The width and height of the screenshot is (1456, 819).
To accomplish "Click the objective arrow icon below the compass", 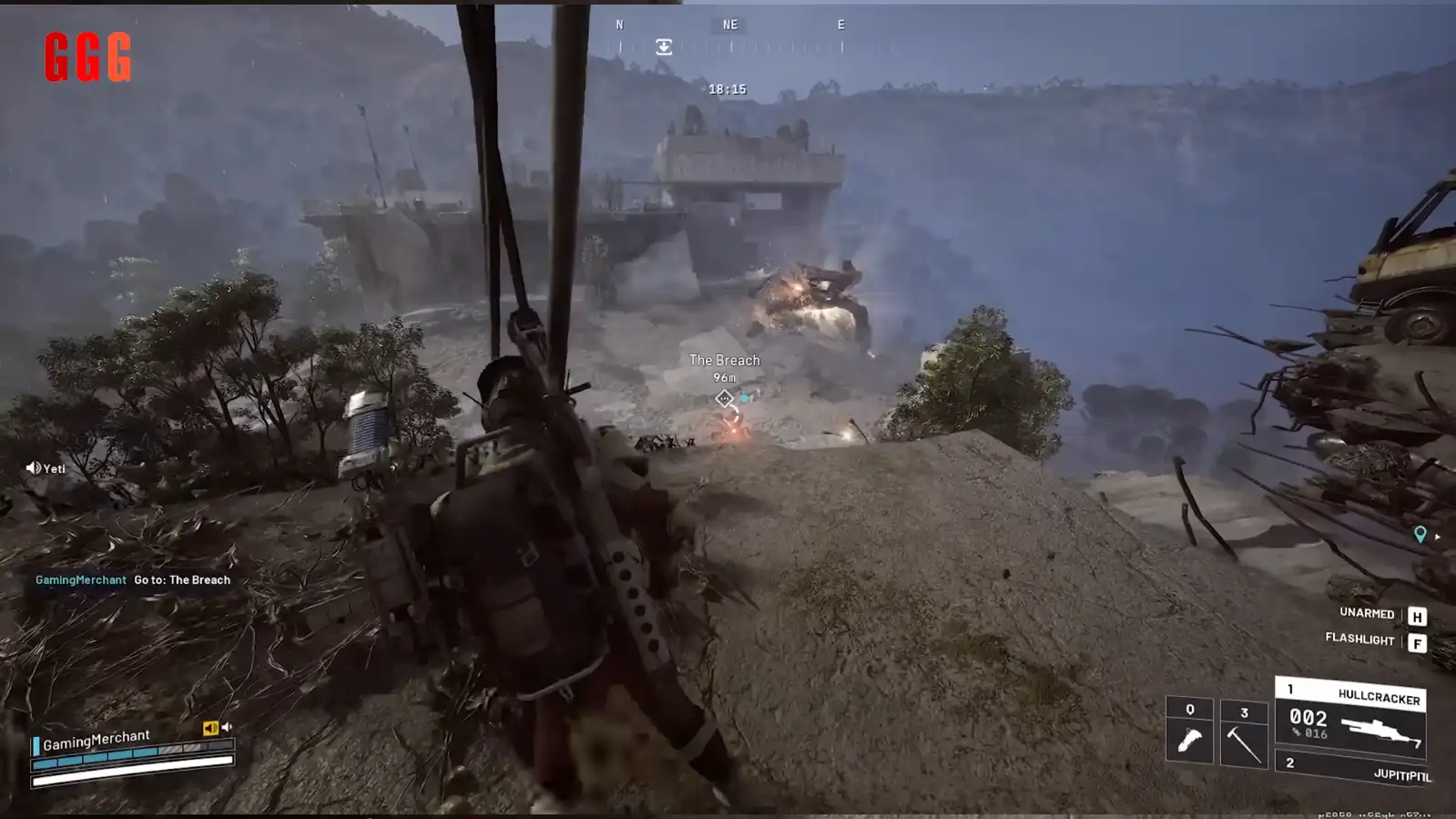I will [664, 45].
